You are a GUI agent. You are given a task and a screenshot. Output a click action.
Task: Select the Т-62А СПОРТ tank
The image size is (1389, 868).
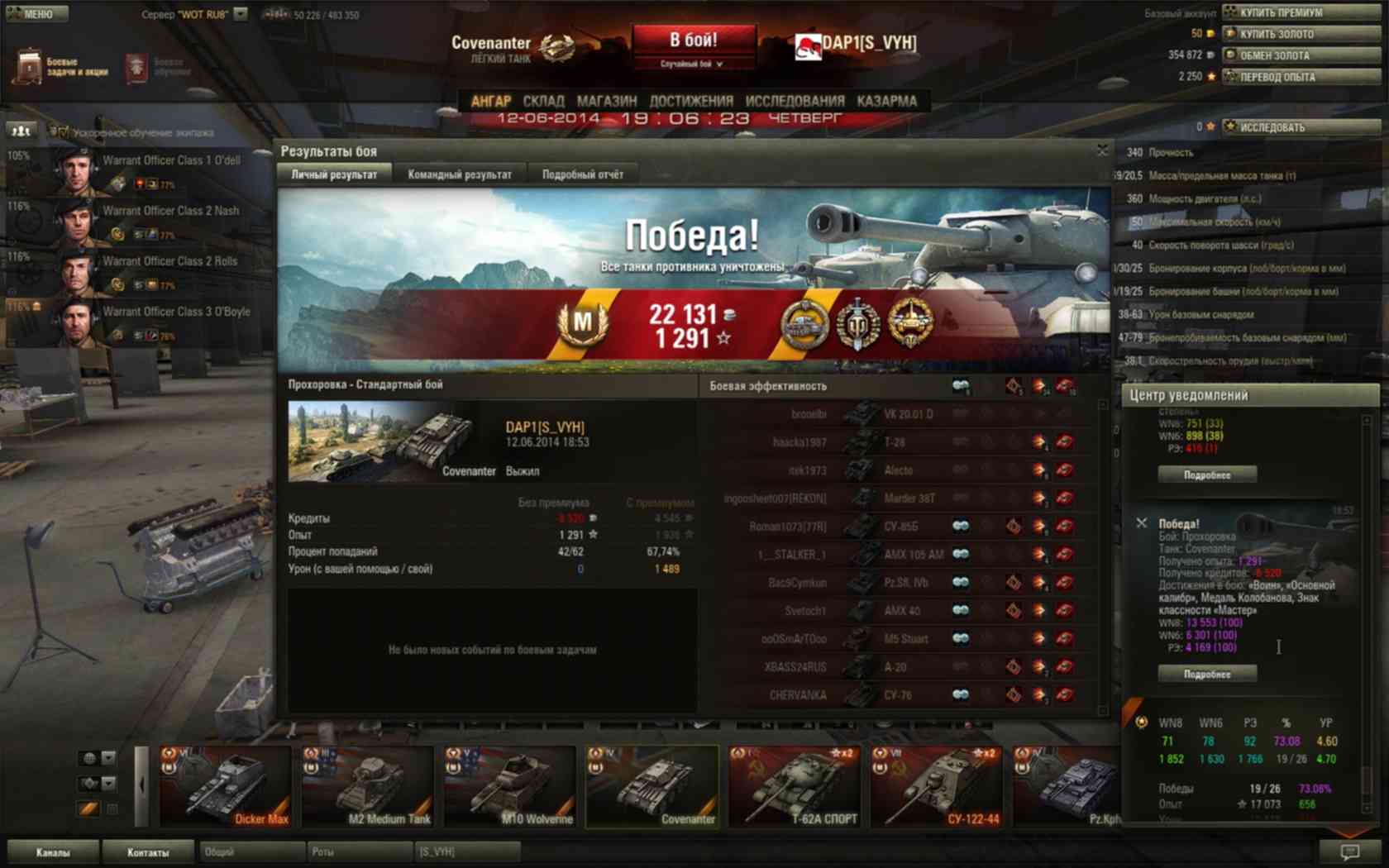(795, 786)
